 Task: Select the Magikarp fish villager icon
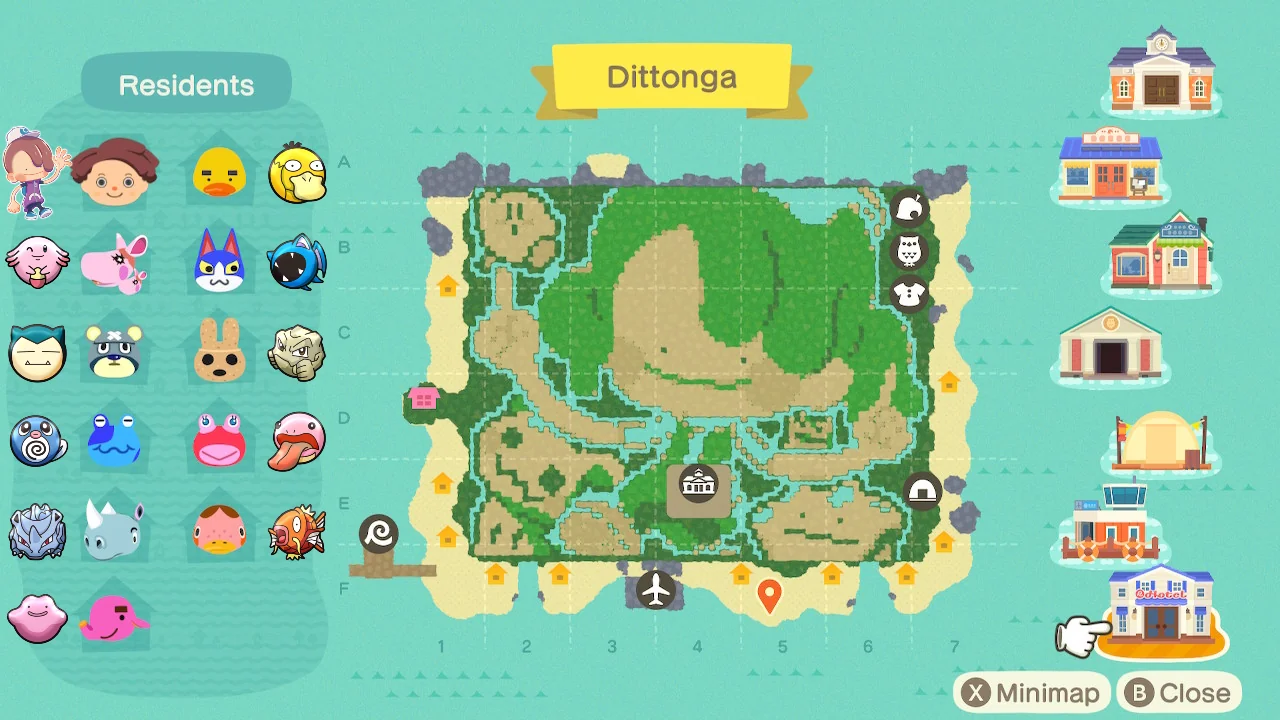tap(297, 532)
